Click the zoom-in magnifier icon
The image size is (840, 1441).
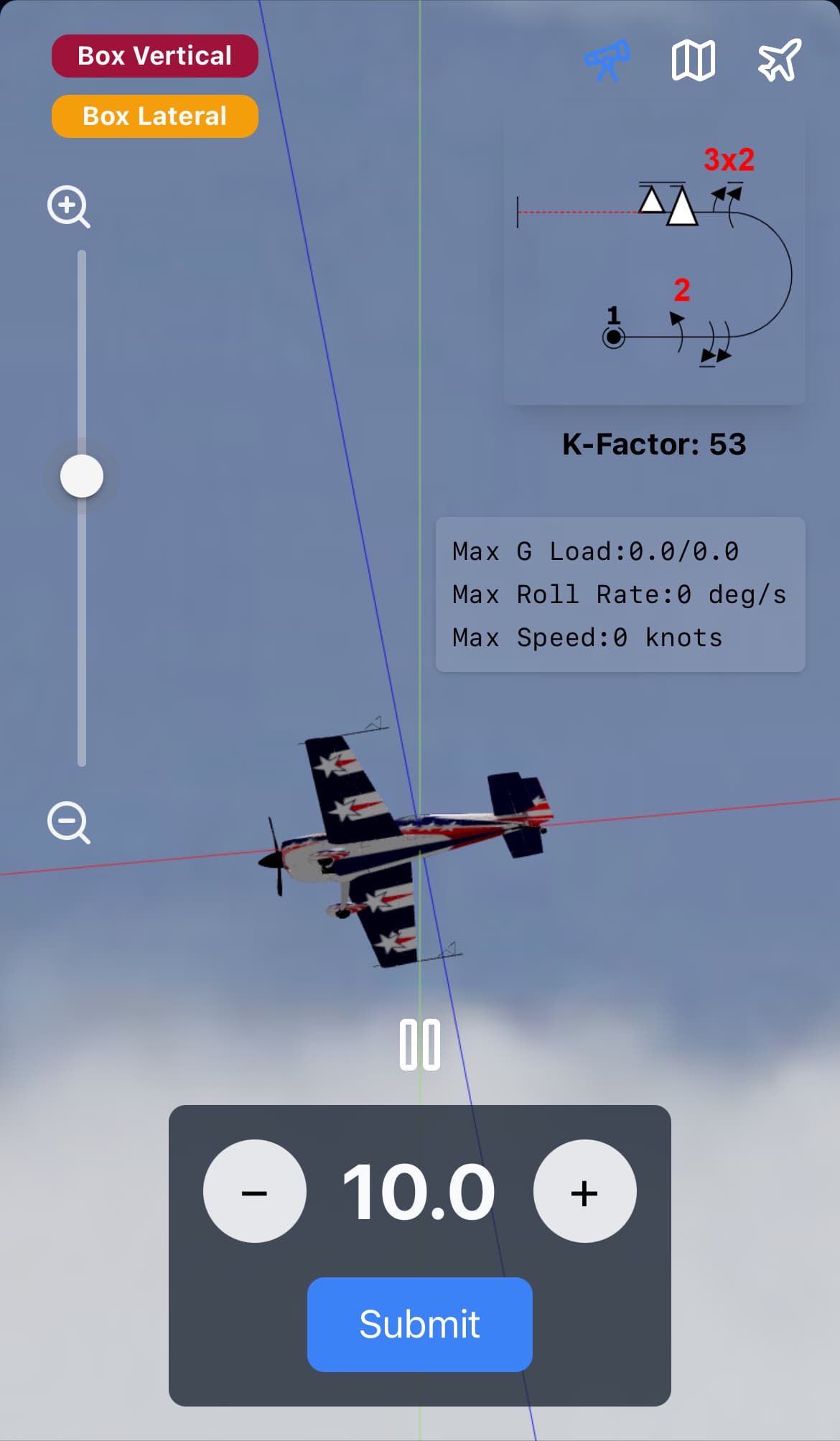(68, 207)
